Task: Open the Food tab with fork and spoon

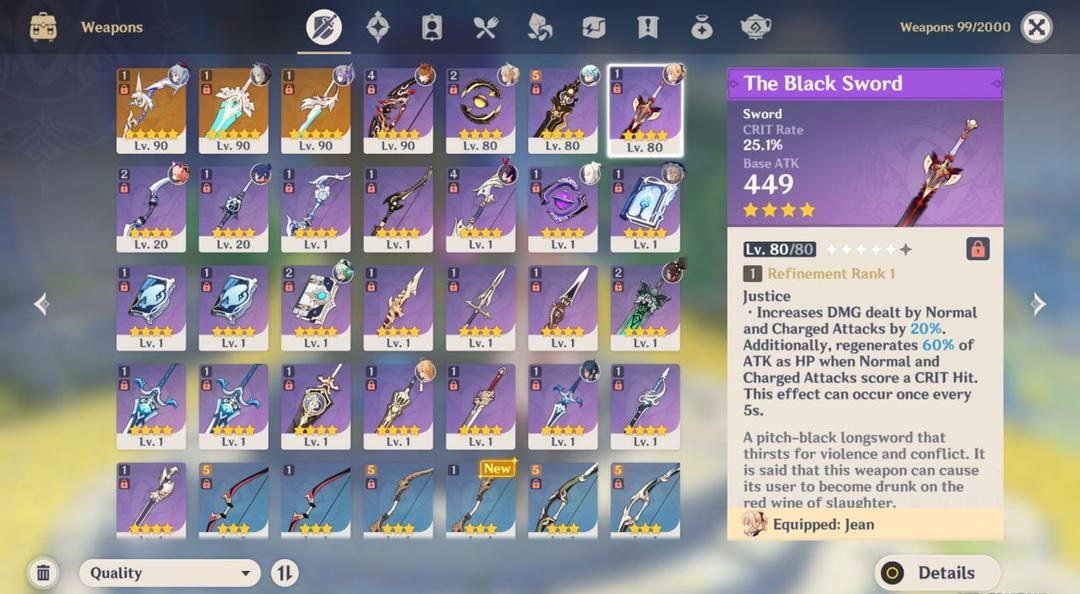Action: tap(486, 27)
